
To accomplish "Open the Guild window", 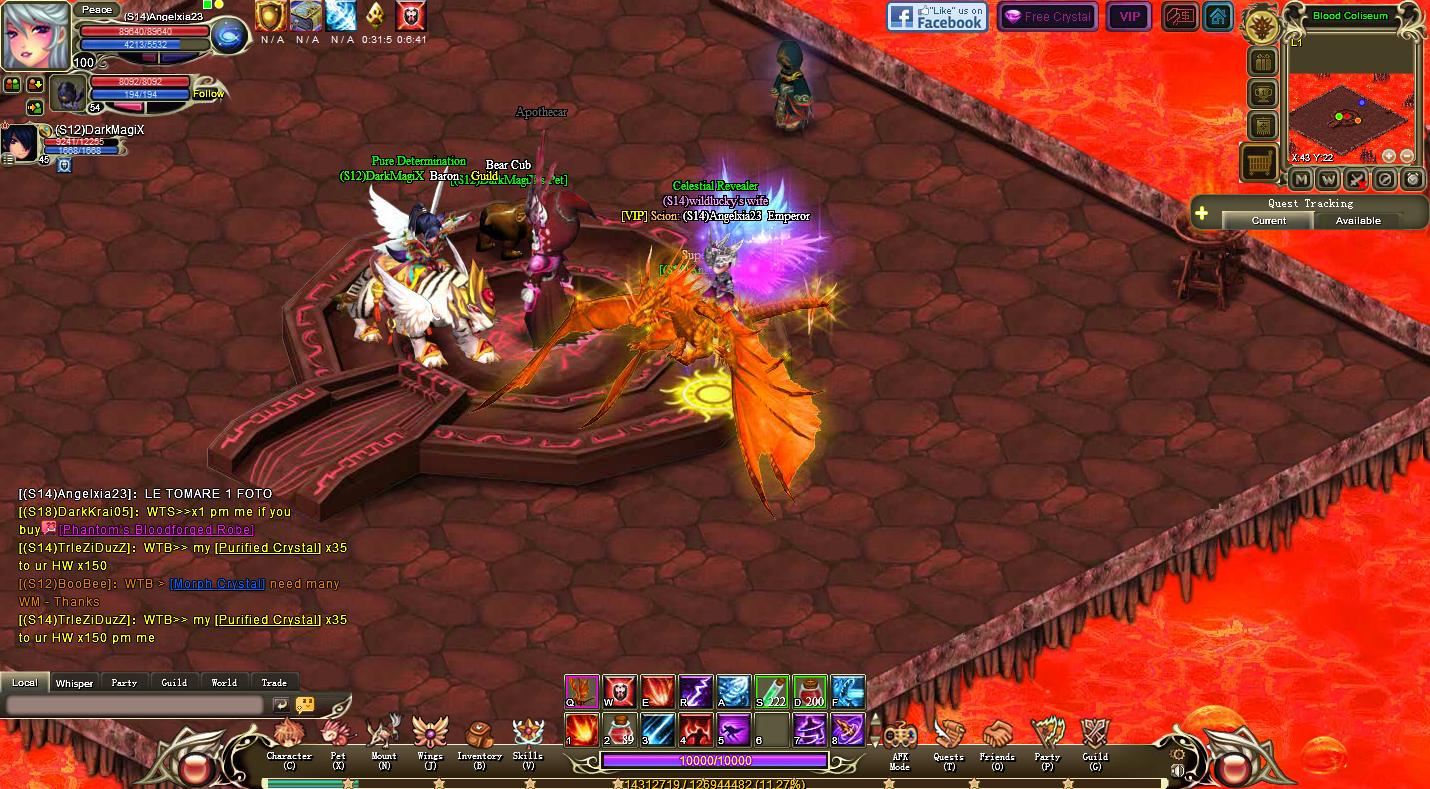I will point(1095,740).
